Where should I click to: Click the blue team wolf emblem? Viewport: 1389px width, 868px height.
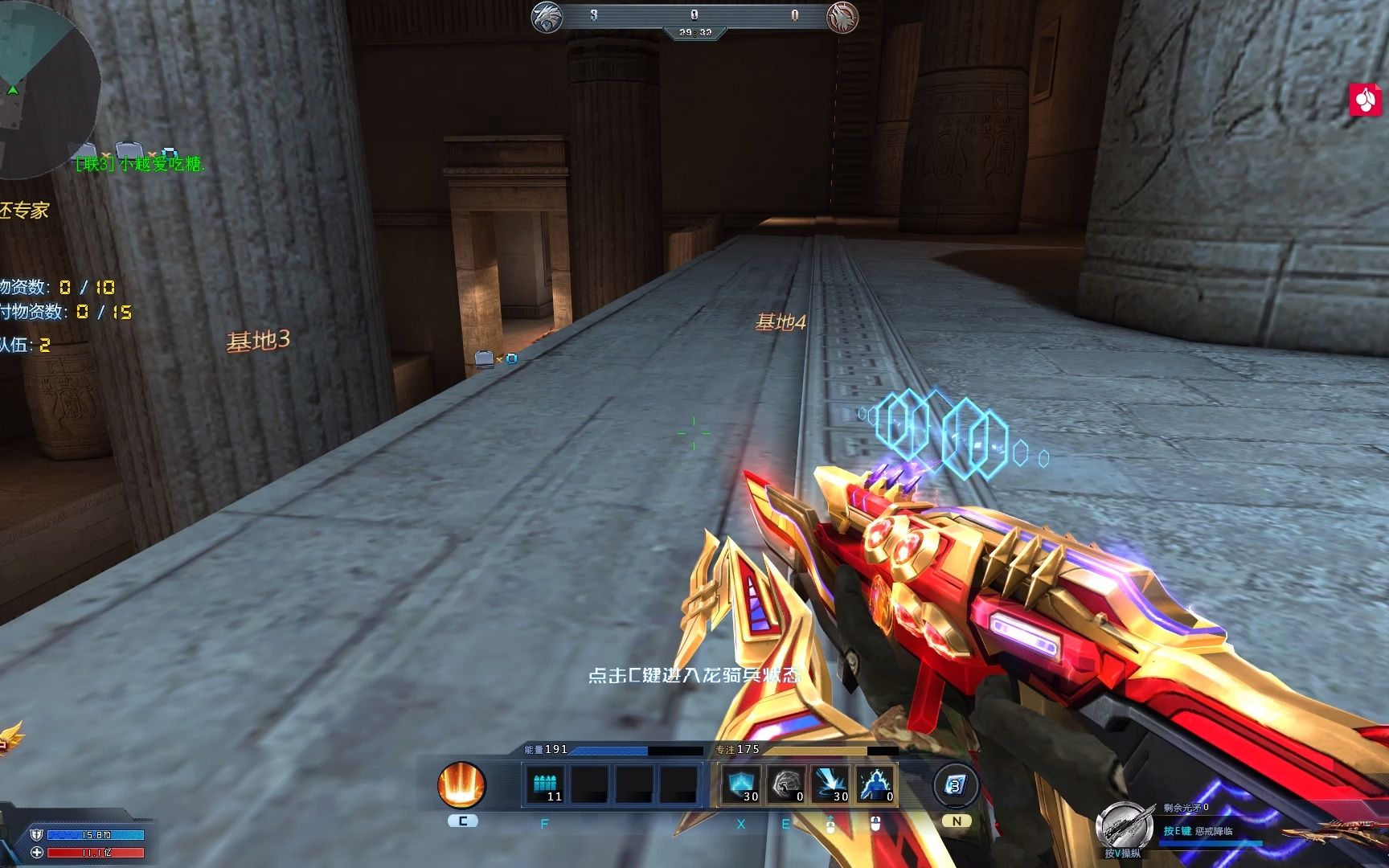[547, 16]
